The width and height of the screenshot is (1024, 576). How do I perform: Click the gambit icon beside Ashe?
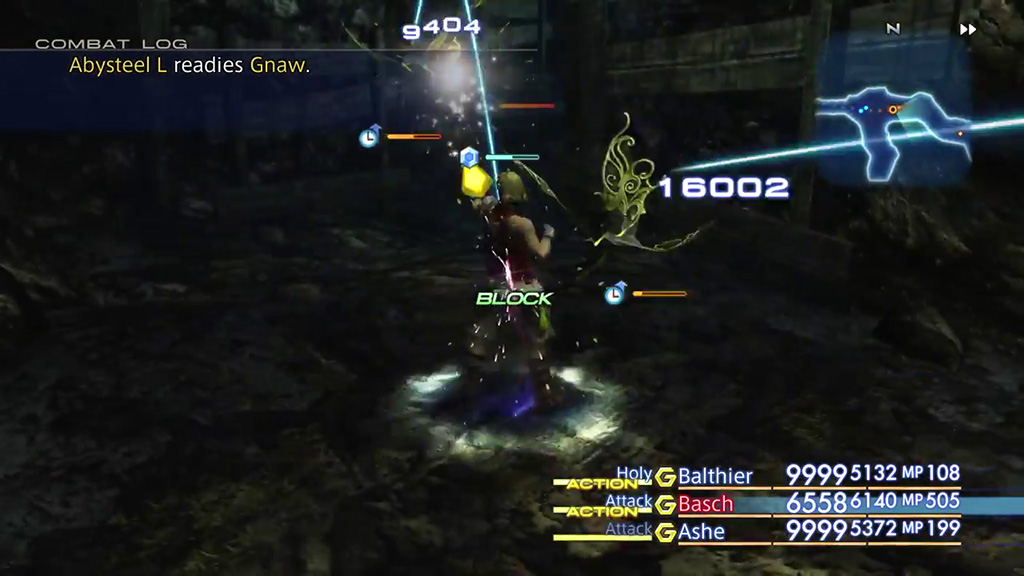coord(665,533)
